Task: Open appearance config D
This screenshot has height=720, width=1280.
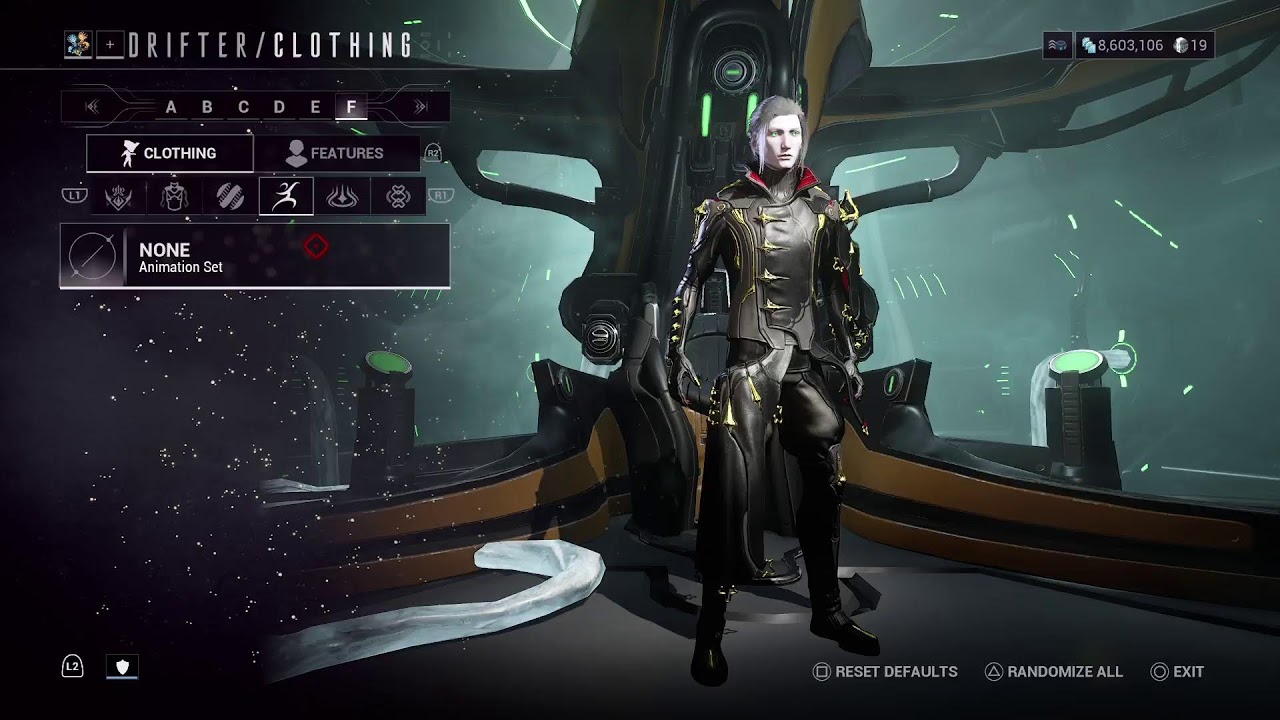Action: (x=279, y=107)
